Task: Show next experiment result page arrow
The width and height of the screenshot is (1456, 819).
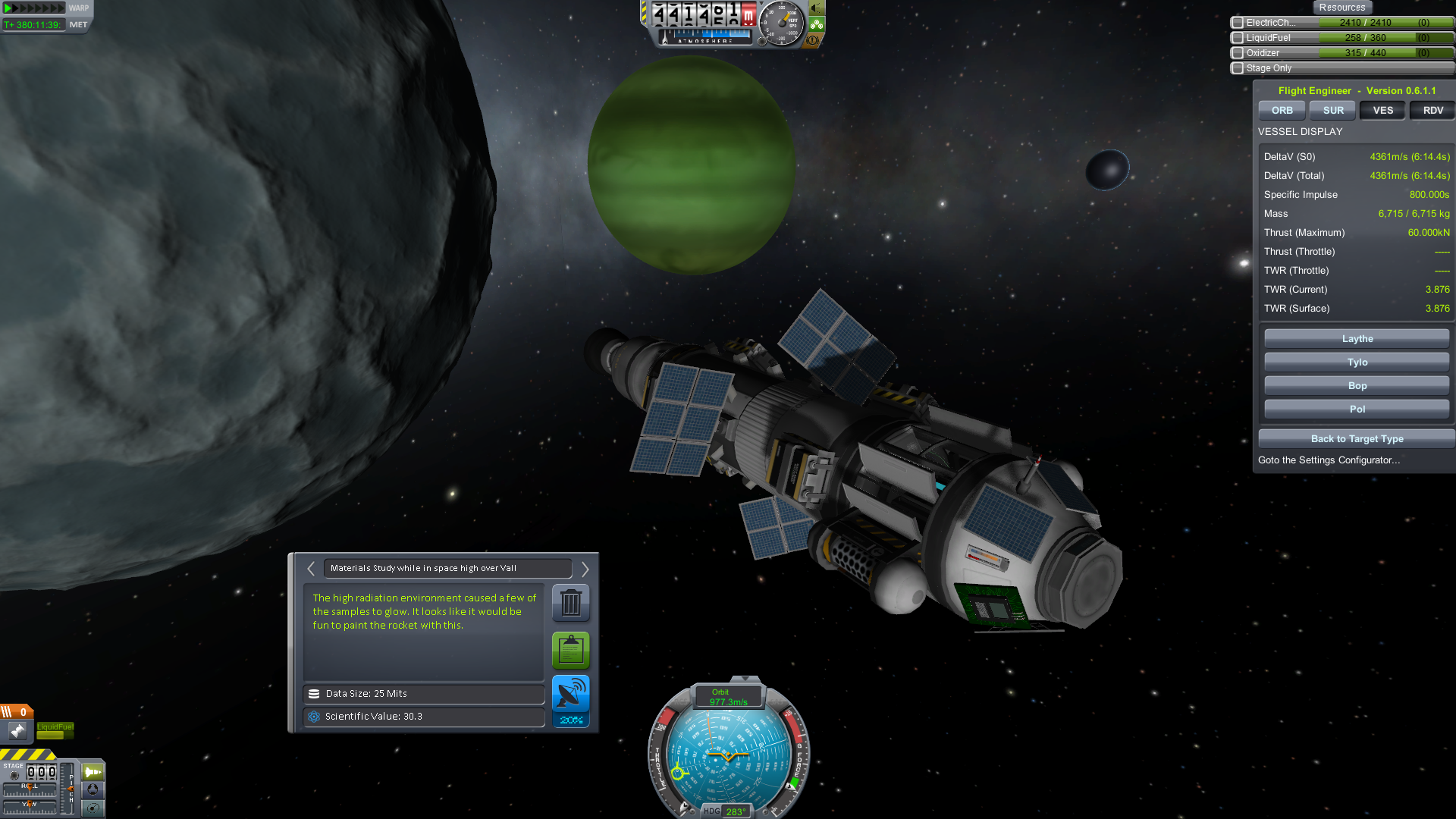Action: click(x=585, y=569)
